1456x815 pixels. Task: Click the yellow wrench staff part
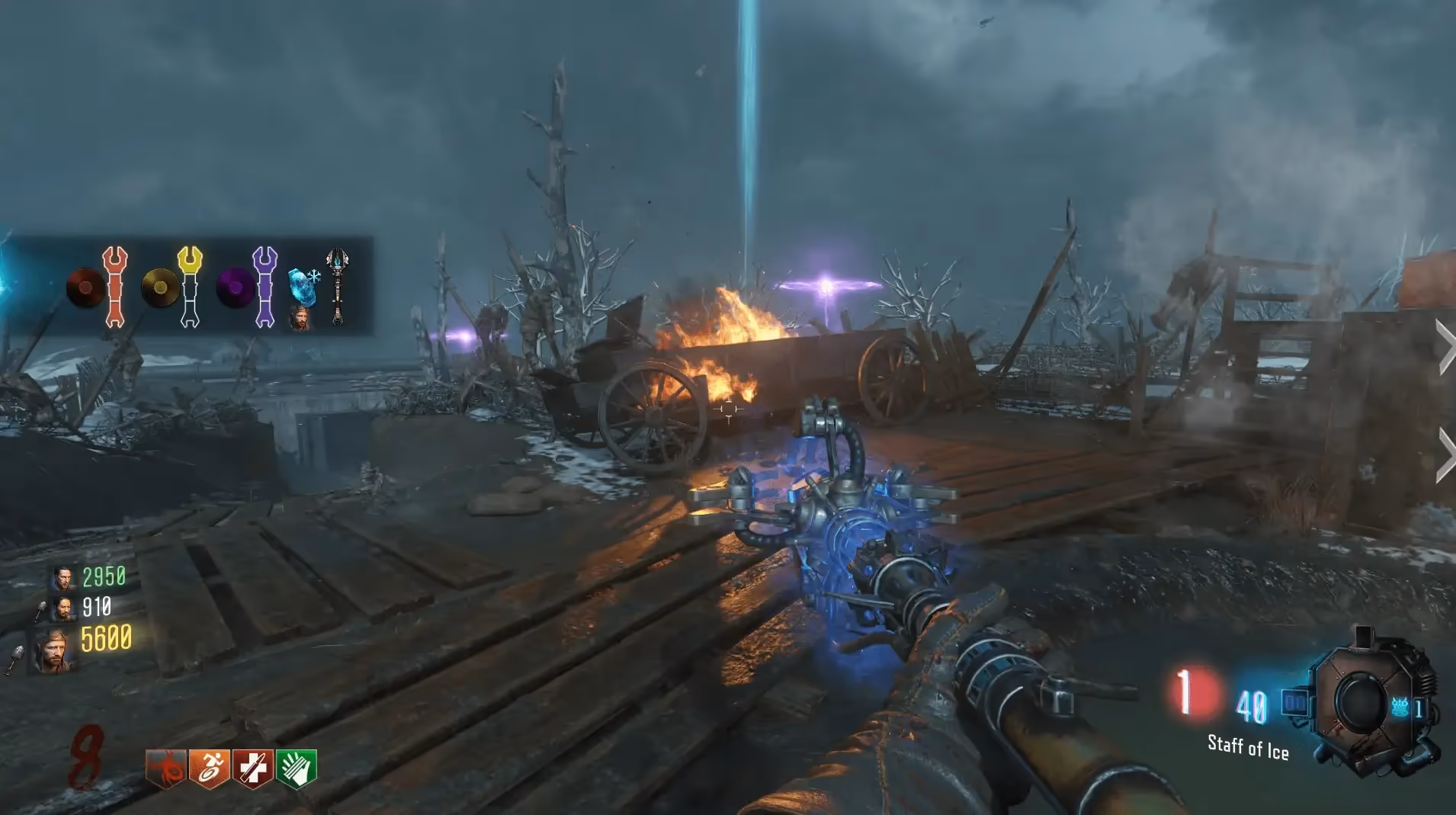[x=190, y=287]
